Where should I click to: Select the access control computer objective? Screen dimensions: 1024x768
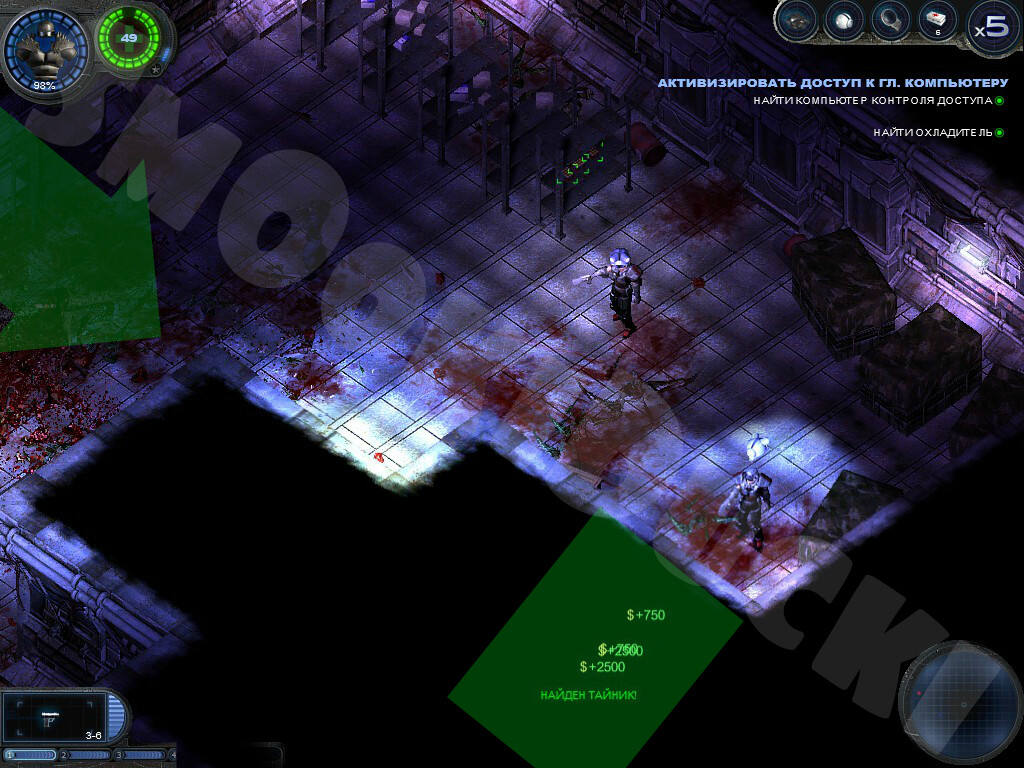pyautogui.click(x=874, y=101)
